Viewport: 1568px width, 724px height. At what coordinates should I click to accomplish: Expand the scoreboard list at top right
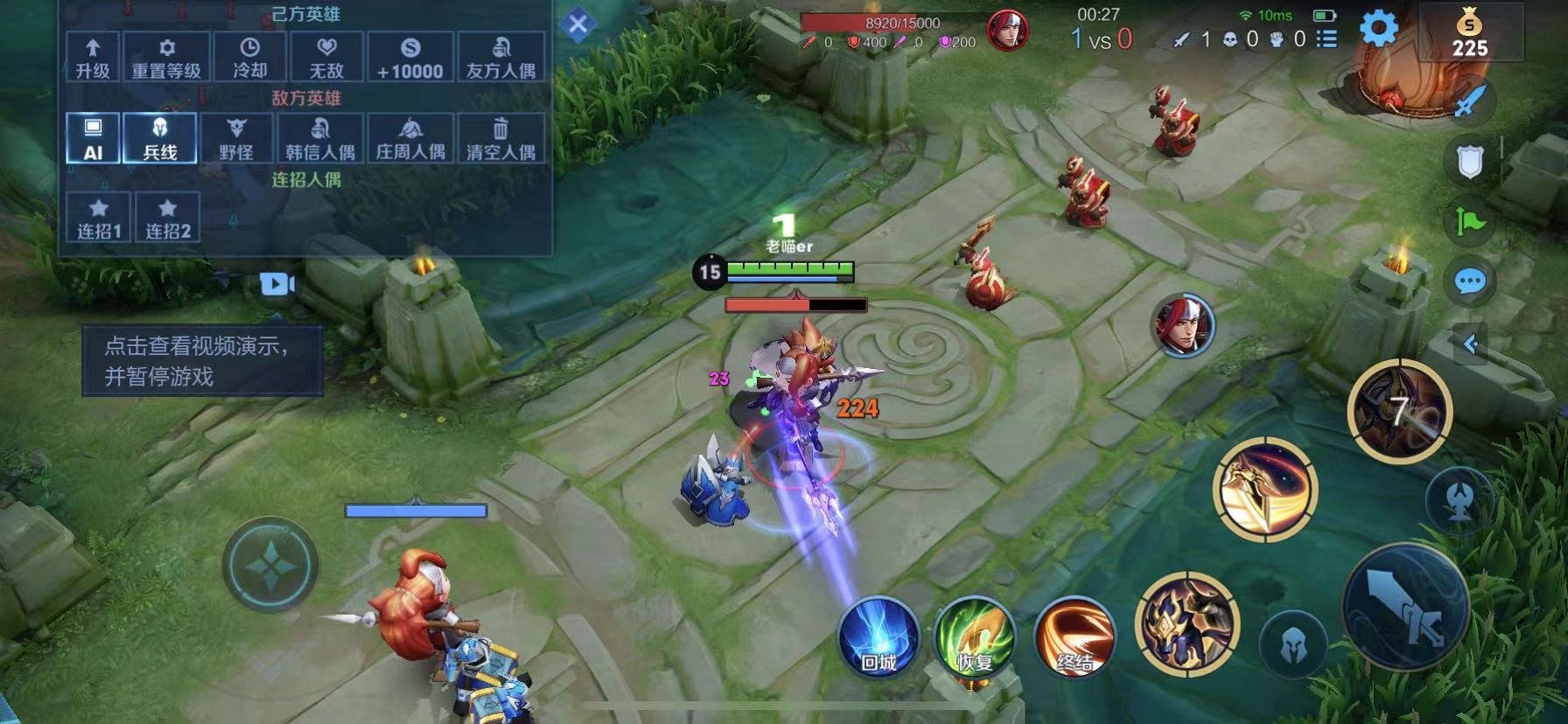(x=1326, y=38)
